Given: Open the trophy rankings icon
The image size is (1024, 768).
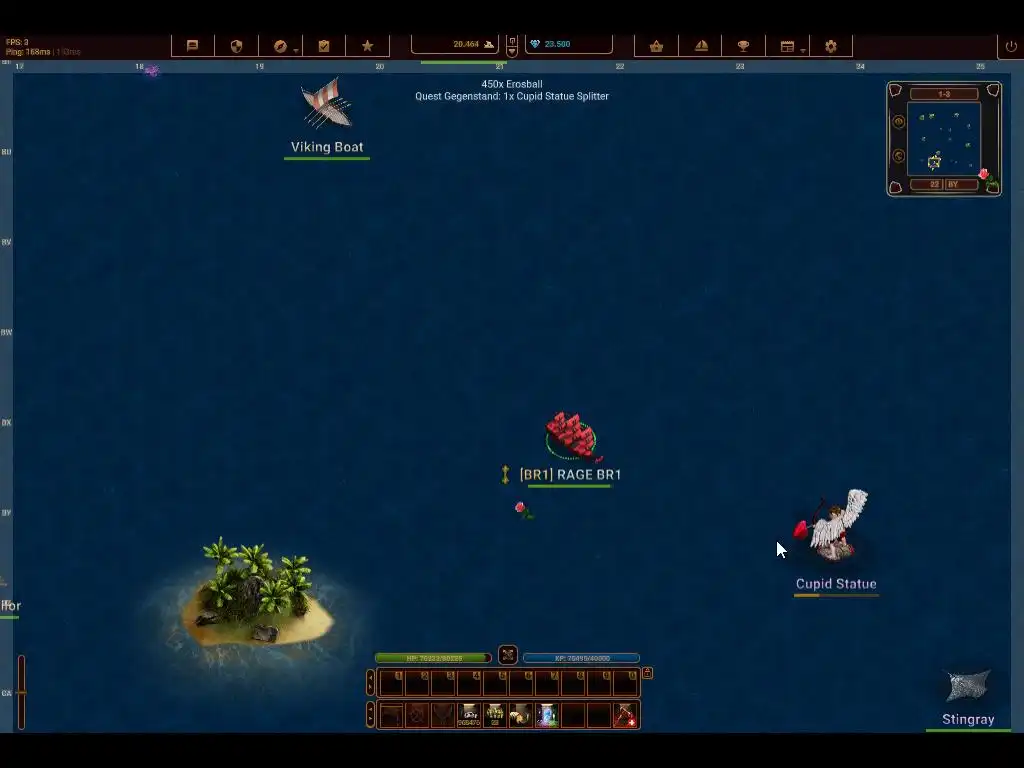Looking at the screenshot, I should coord(743,46).
